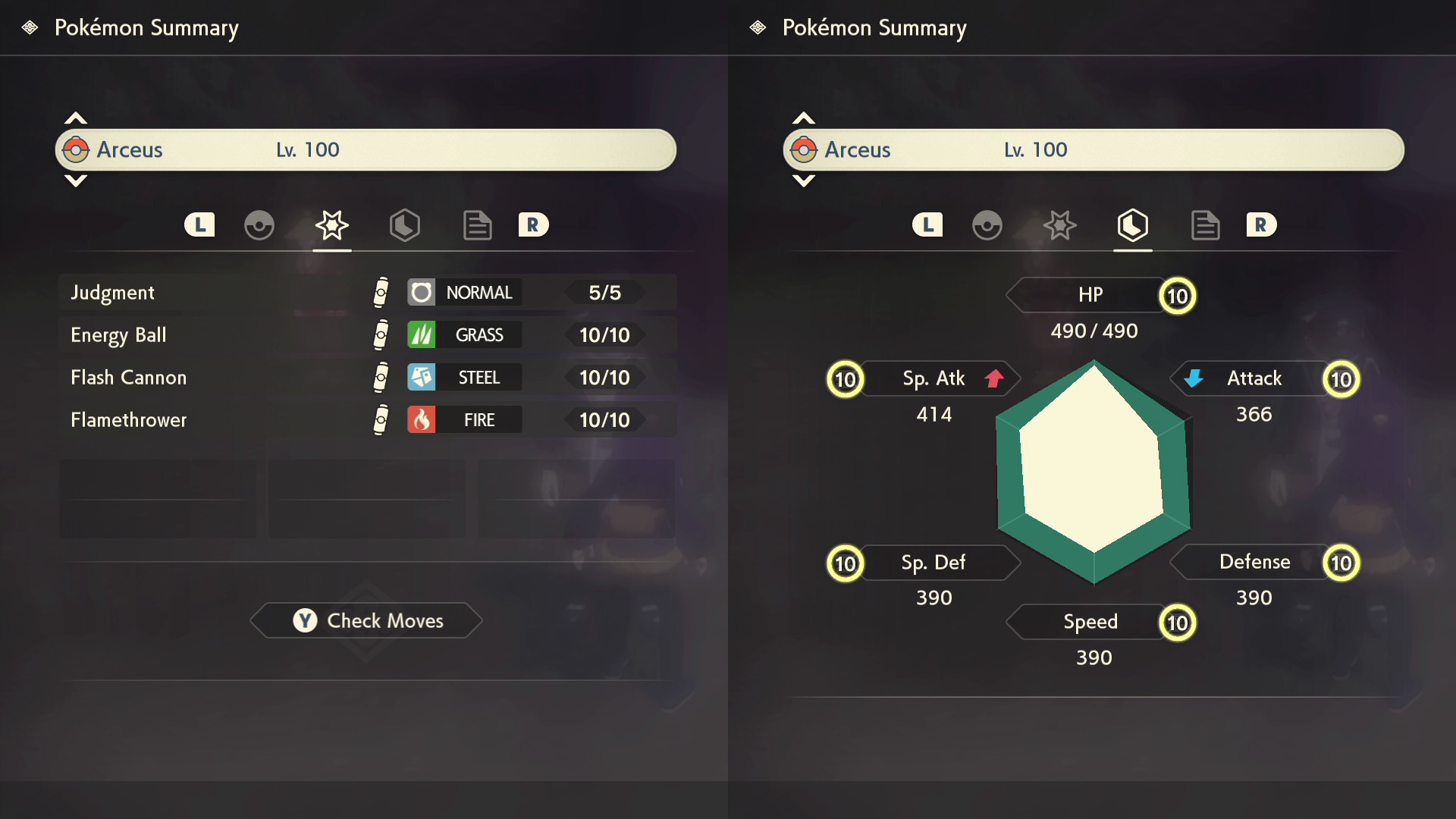Switch to star moves tab on the stats screen
1456x819 pixels.
point(1059,225)
